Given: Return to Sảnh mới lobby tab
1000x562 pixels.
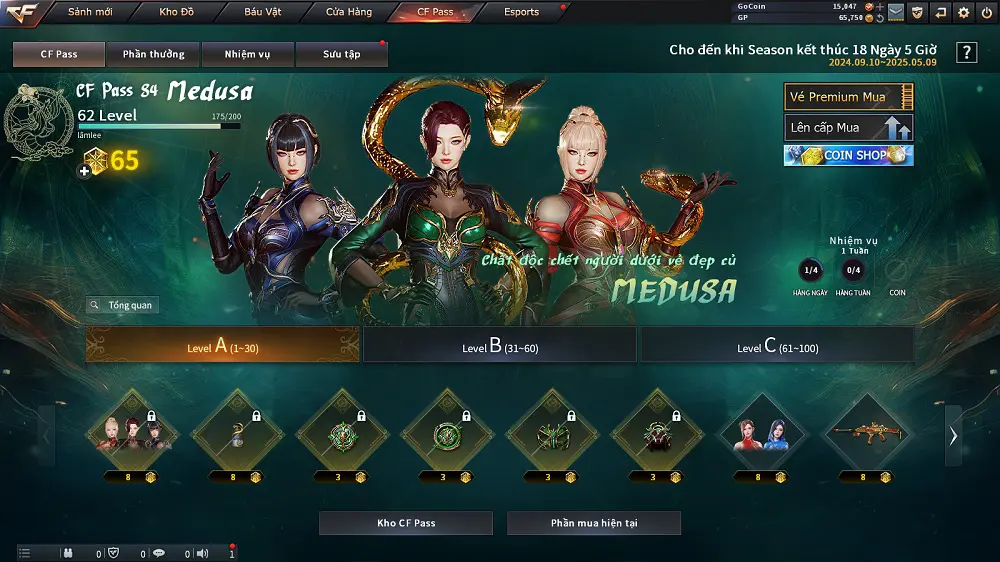Looking at the screenshot, I should (x=91, y=12).
